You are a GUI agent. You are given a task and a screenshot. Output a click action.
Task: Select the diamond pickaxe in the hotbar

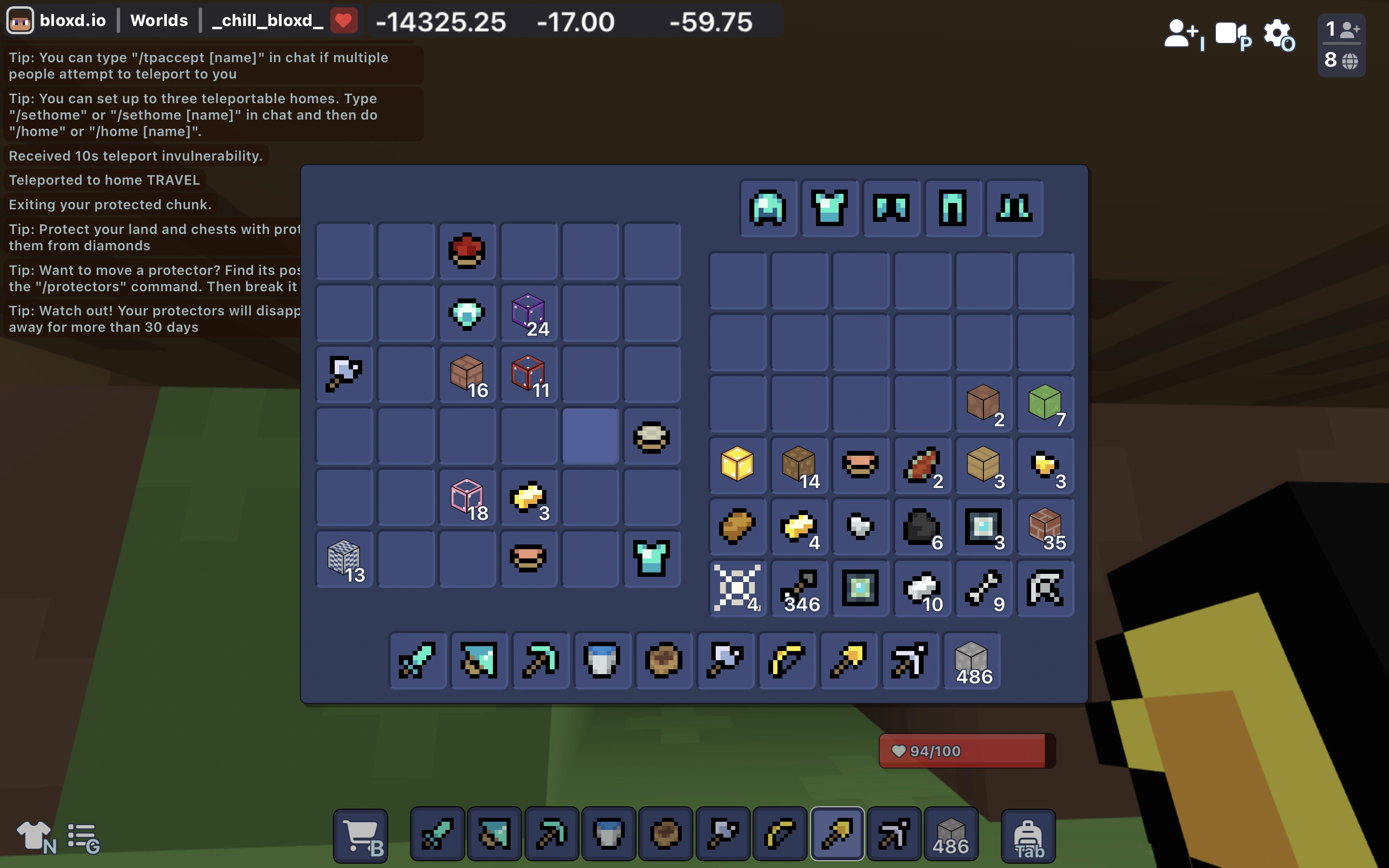[550, 834]
